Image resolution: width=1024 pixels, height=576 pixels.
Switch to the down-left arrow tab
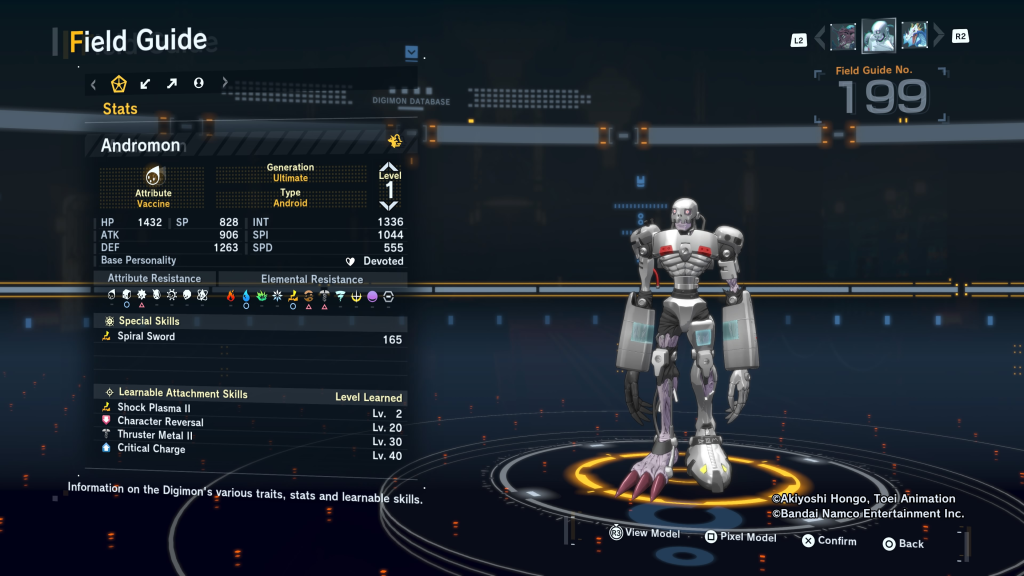145,83
